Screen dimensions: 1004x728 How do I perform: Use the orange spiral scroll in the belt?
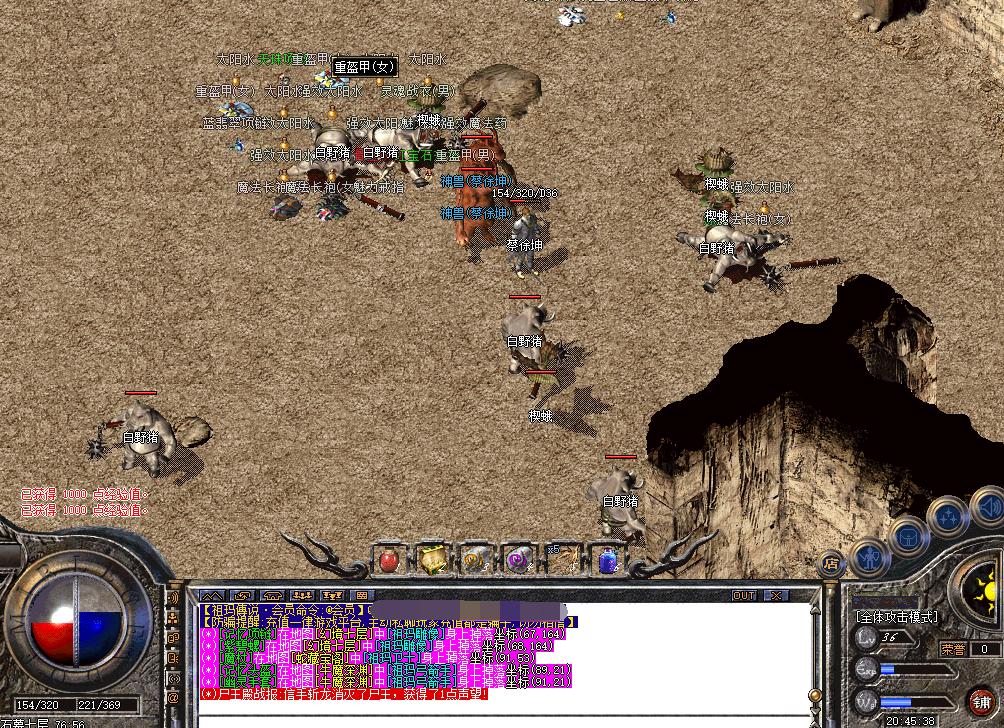coord(475,561)
